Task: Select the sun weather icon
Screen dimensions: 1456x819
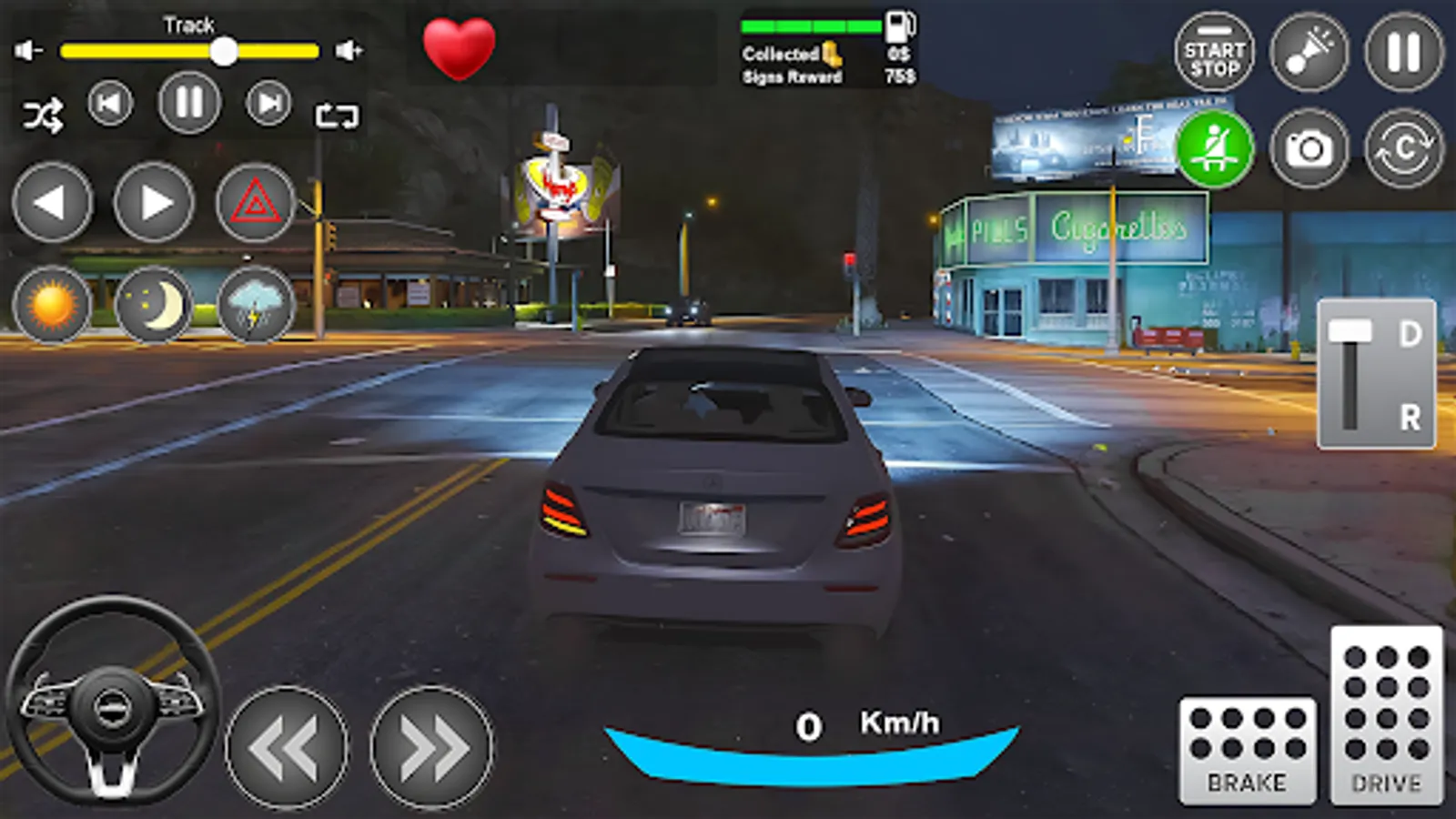Action: (x=52, y=304)
